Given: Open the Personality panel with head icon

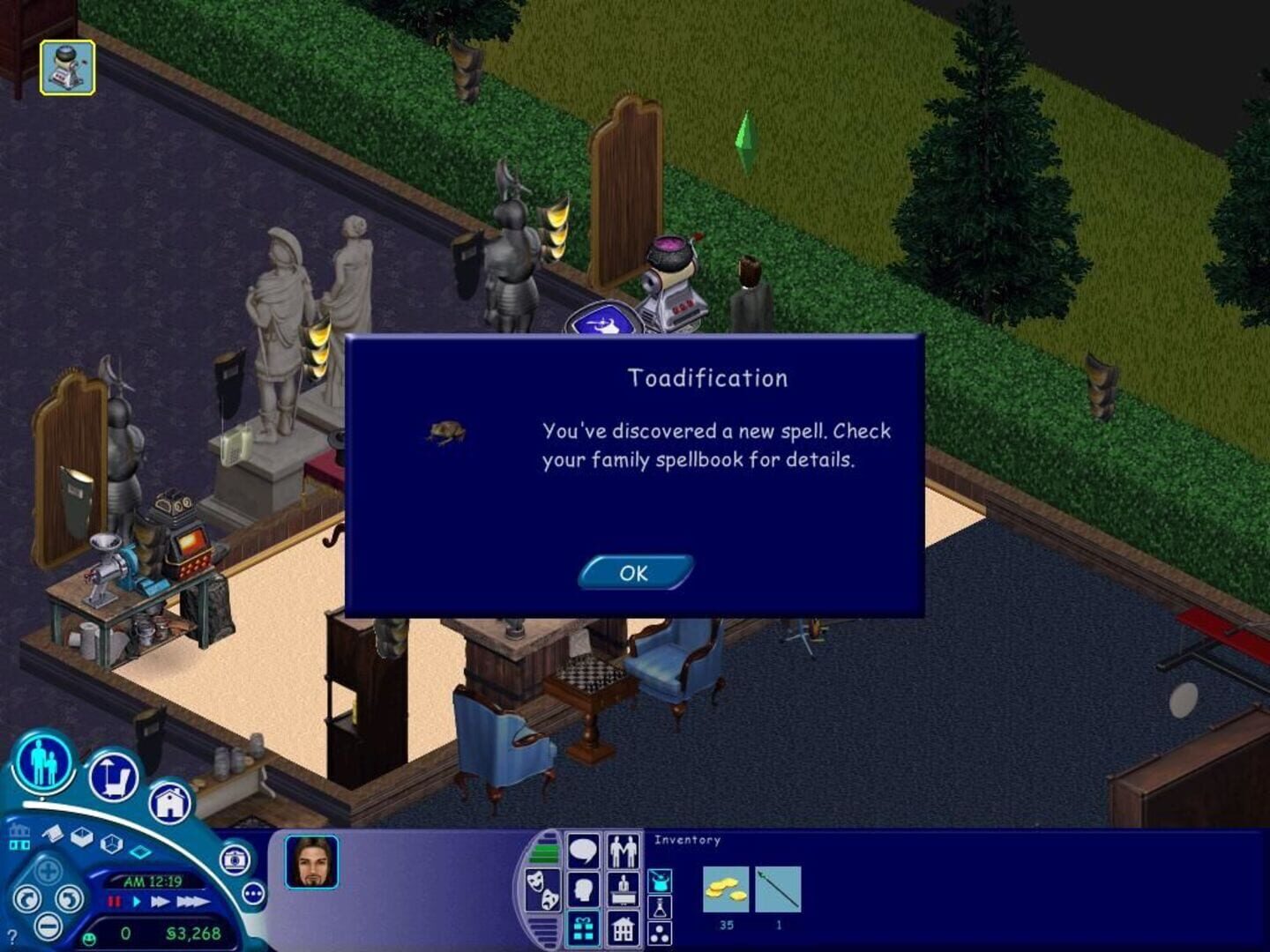Looking at the screenshot, I should point(583,889).
